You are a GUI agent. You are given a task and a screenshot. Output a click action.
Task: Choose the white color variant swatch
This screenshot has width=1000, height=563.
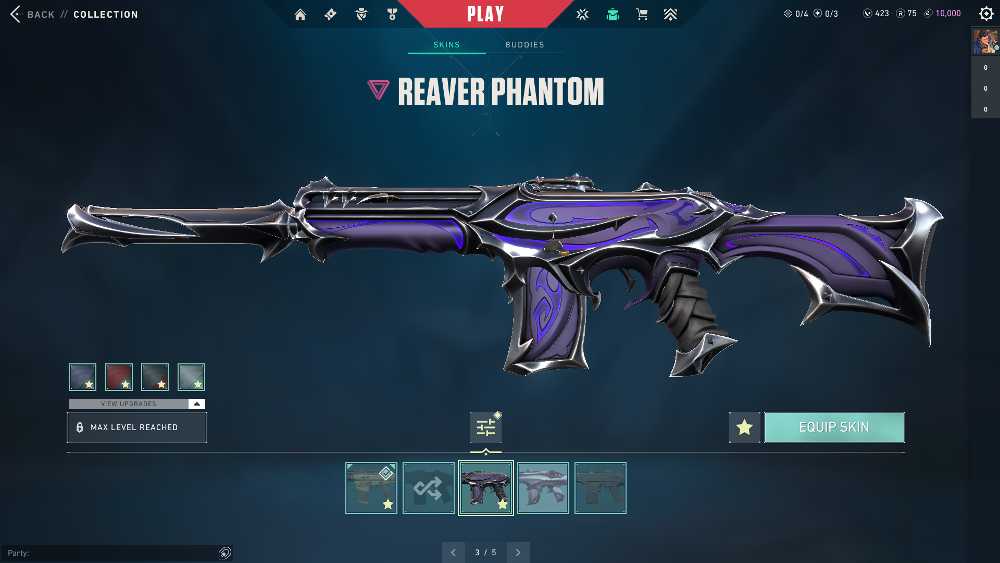point(191,376)
